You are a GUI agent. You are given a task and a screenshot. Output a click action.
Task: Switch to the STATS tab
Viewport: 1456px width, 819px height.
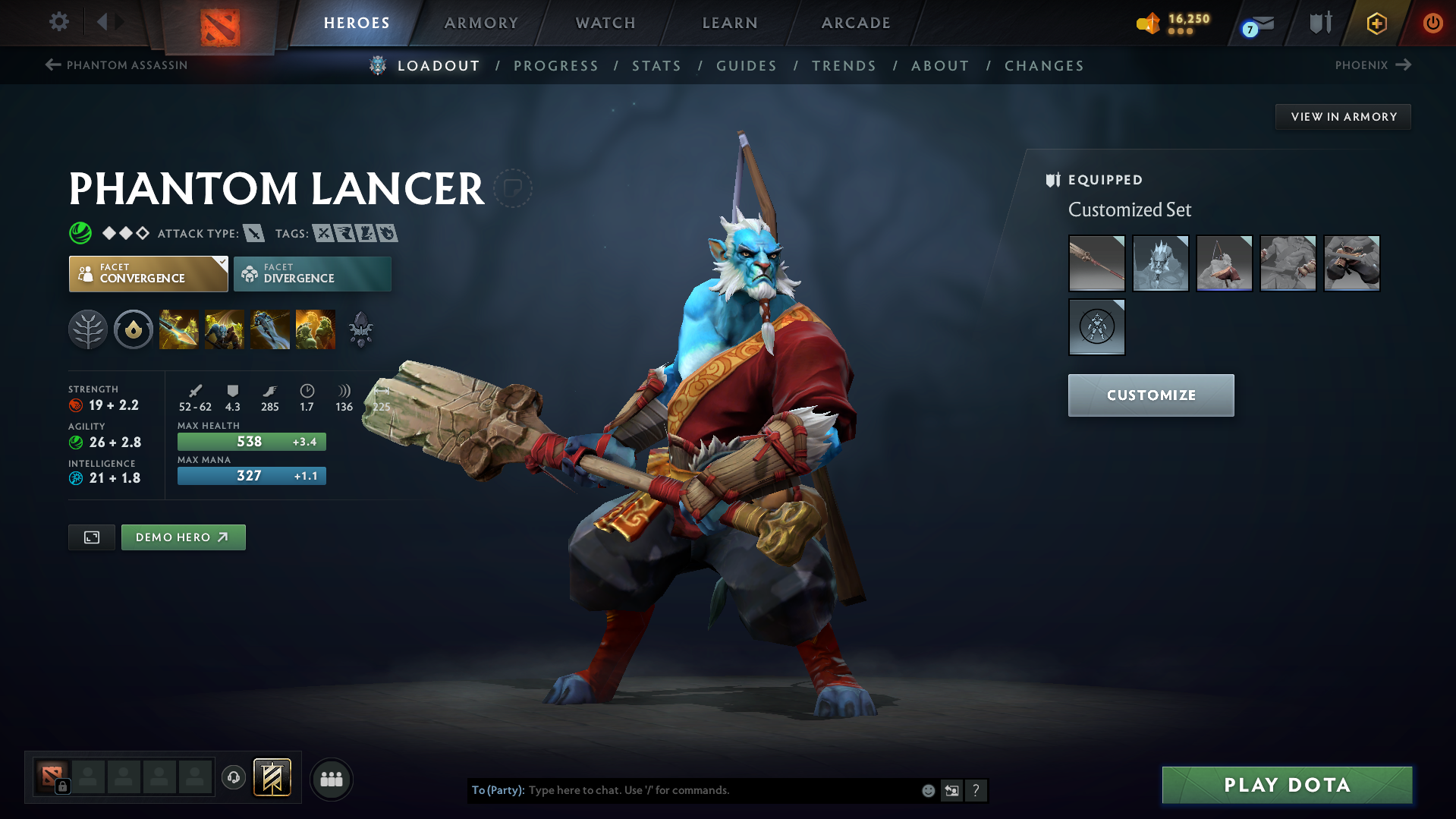pos(656,65)
